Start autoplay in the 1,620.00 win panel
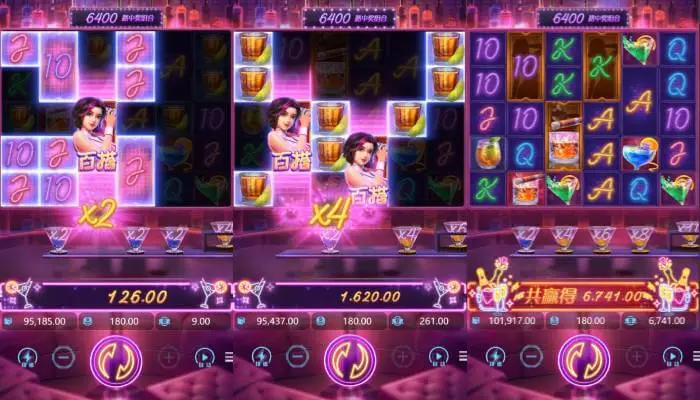Screen dimensions: 700x400 click(439, 356)
